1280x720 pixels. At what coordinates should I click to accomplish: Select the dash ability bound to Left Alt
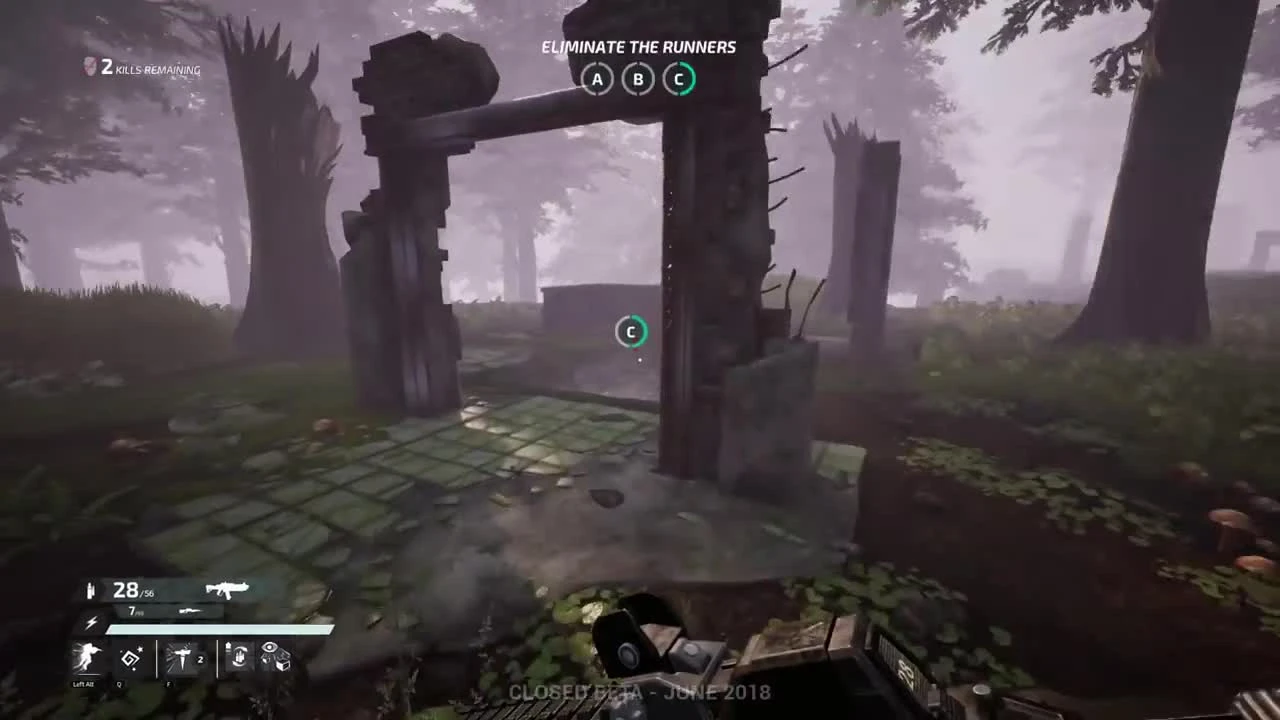click(86, 658)
